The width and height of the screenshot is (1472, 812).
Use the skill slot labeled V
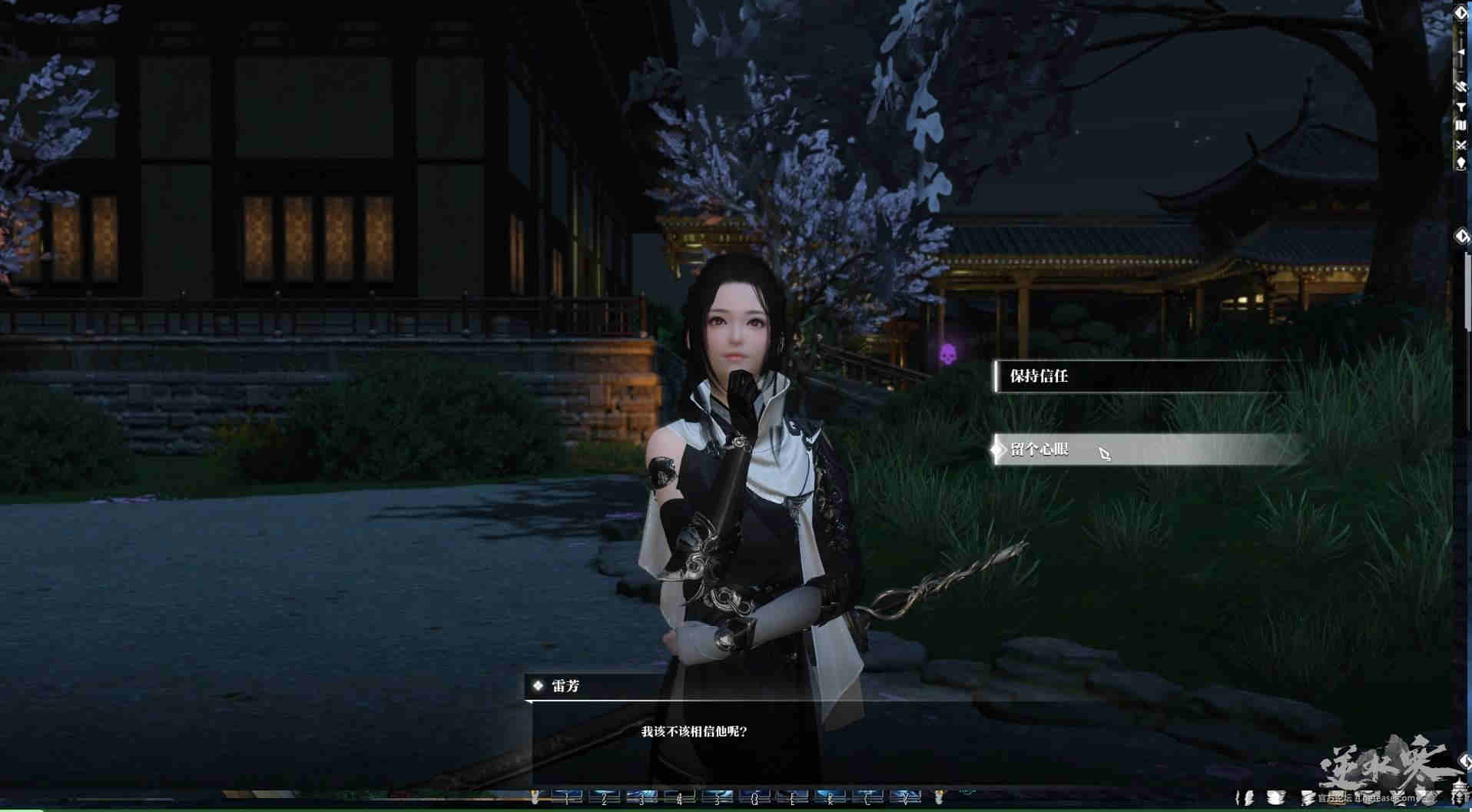coord(904,798)
